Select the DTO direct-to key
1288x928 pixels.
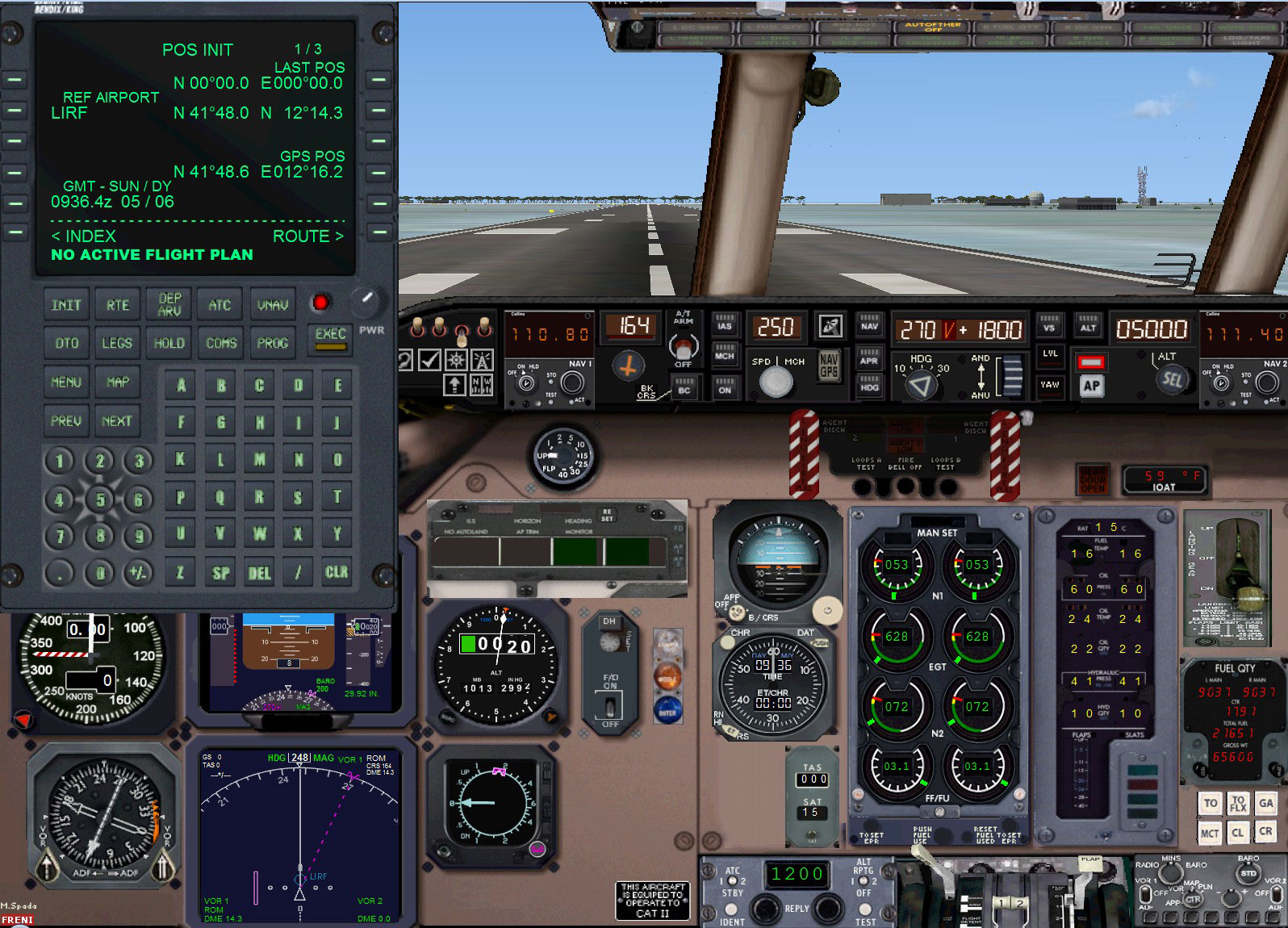tap(65, 343)
